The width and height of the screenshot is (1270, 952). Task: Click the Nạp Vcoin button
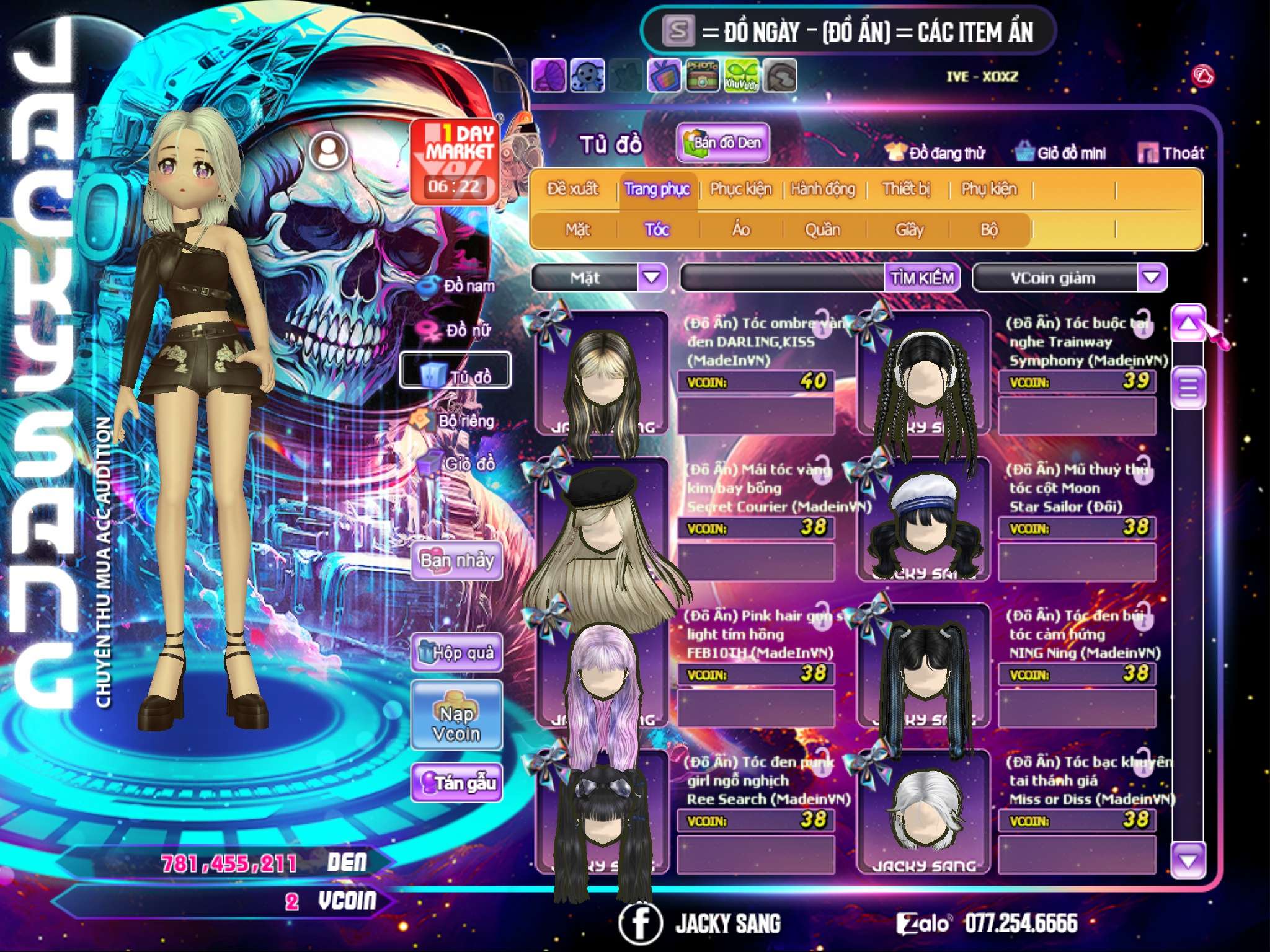(456, 723)
